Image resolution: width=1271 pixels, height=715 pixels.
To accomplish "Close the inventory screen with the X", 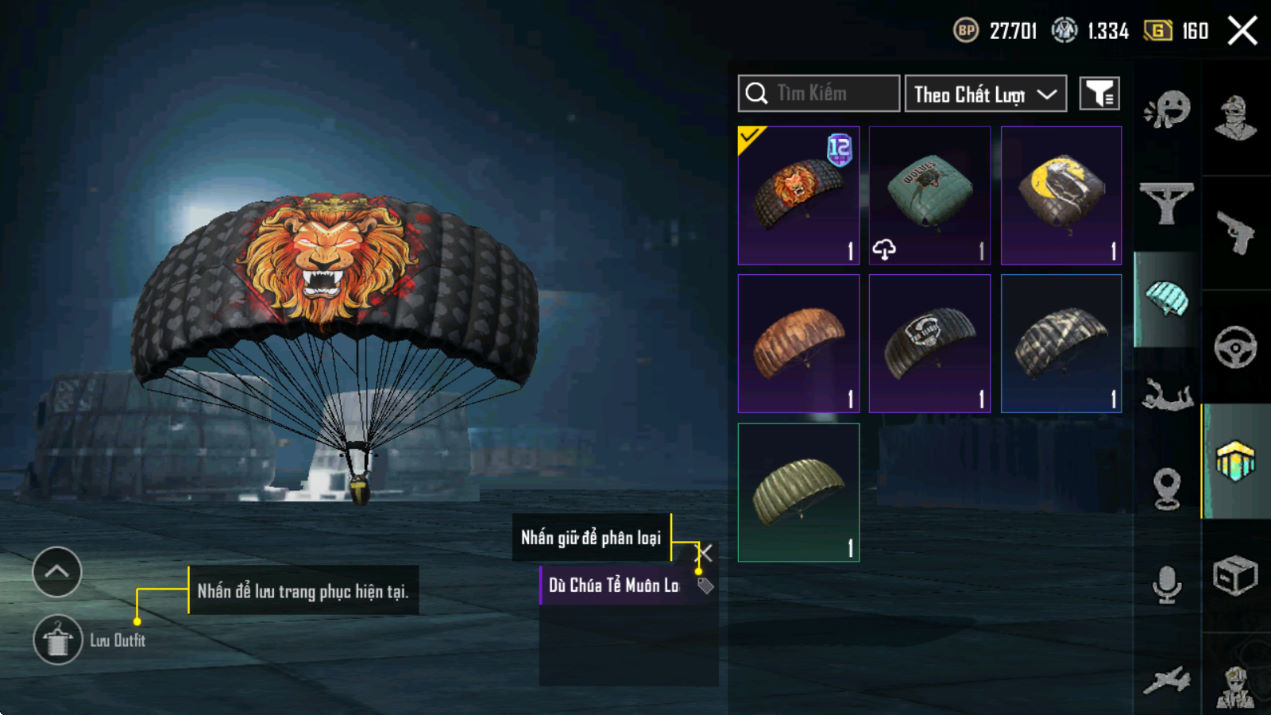I will pyautogui.click(x=1242, y=31).
